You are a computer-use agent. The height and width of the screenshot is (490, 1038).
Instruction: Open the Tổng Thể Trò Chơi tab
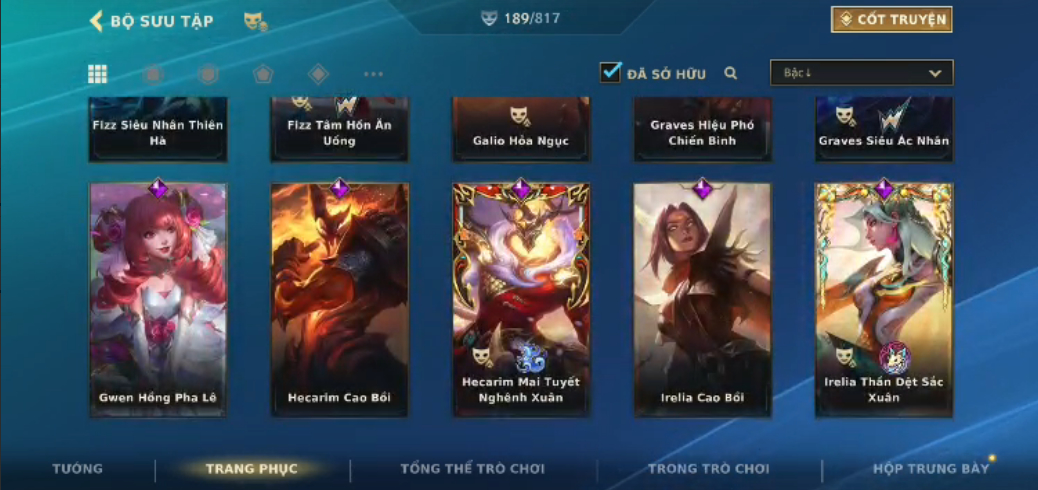point(472,468)
